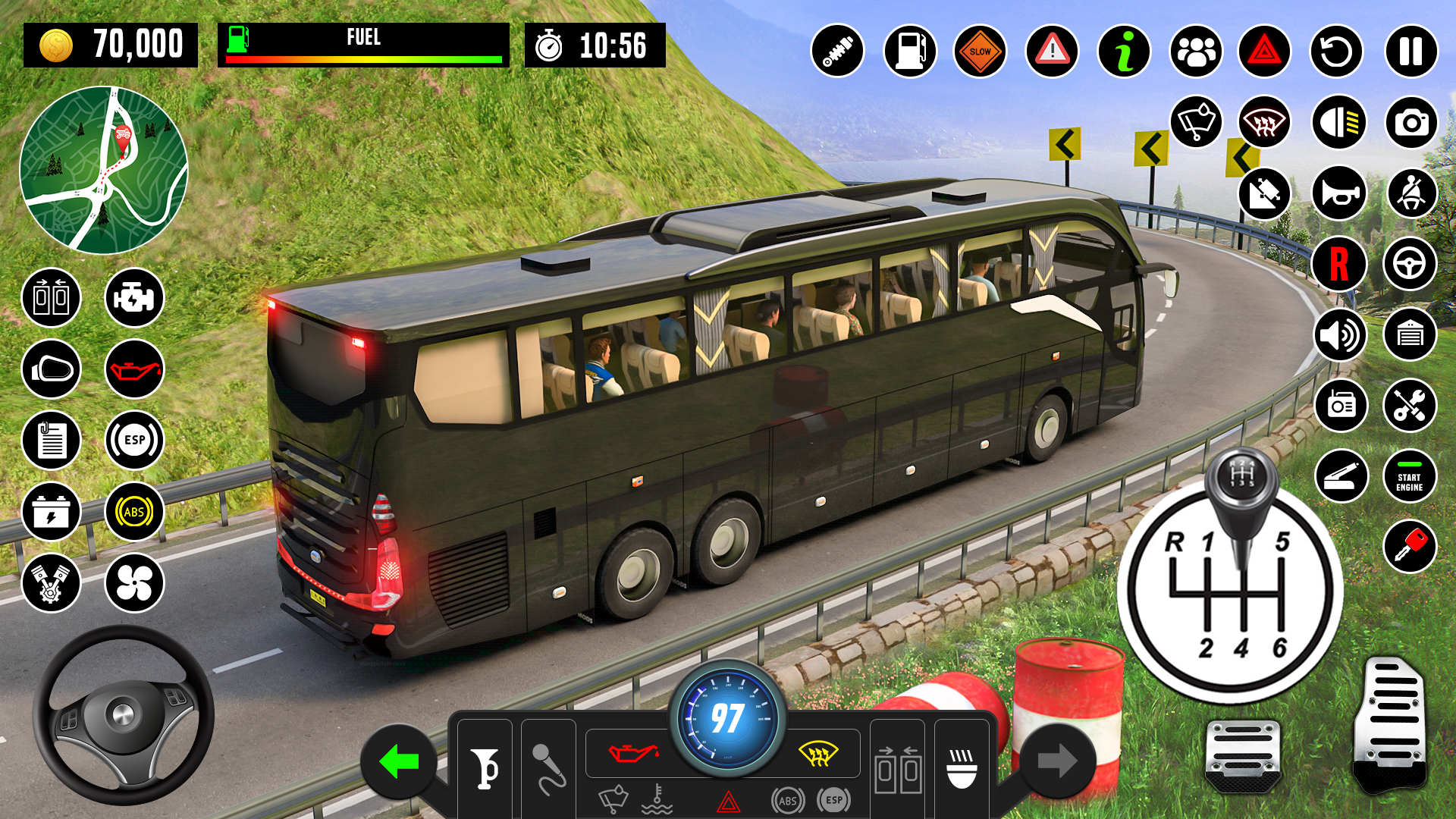Click the START ENGINE button
This screenshot has width=1456, height=819.
(x=1410, y=477)
